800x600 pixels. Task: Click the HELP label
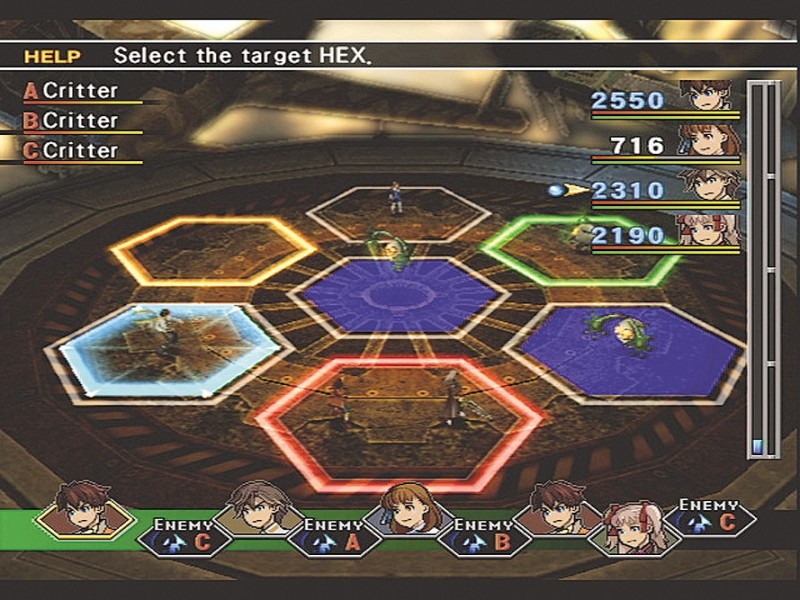click(x=52, y=56)
